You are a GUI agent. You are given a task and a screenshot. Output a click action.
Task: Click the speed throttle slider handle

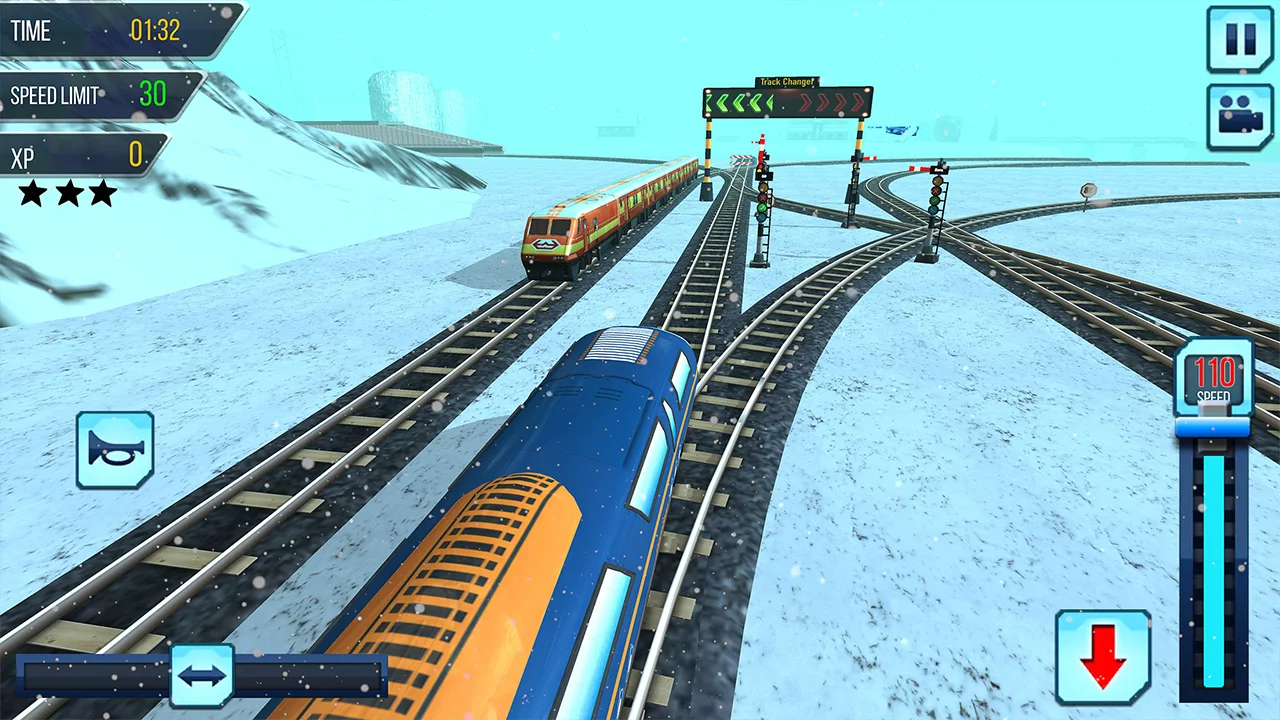[x=1213, y=427]
